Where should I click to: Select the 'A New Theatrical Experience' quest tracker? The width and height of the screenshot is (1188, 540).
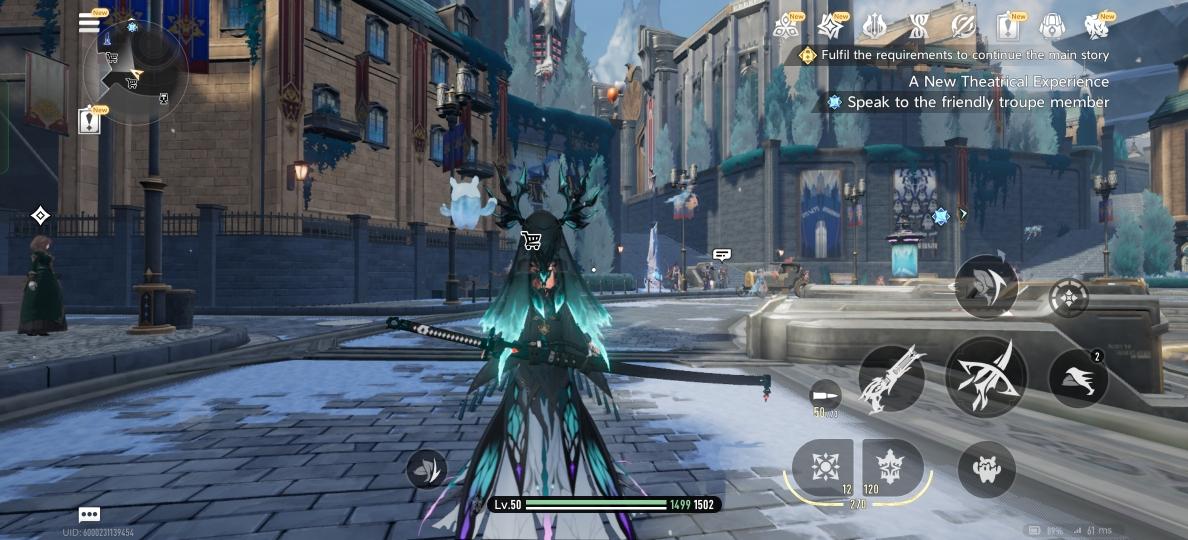(1008, 81)
